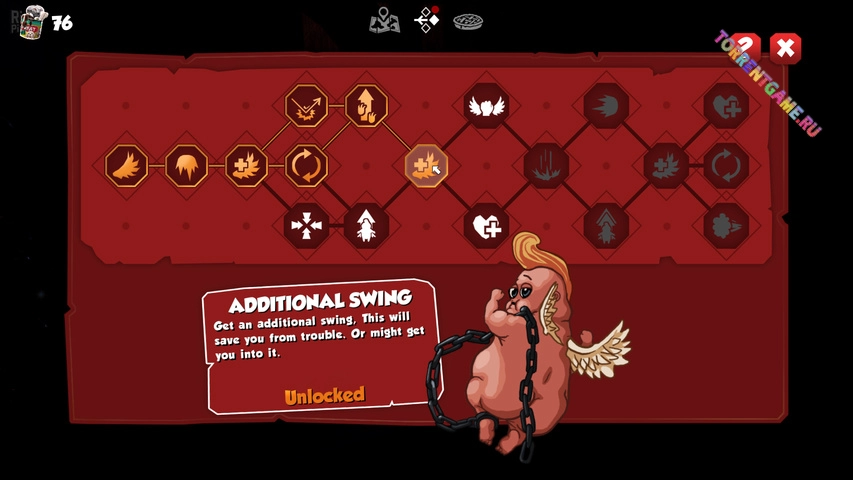Viewport: 853px width, 480px height.
Task: Choose the white rocket bug skill node
Action: tap(366, 226)
